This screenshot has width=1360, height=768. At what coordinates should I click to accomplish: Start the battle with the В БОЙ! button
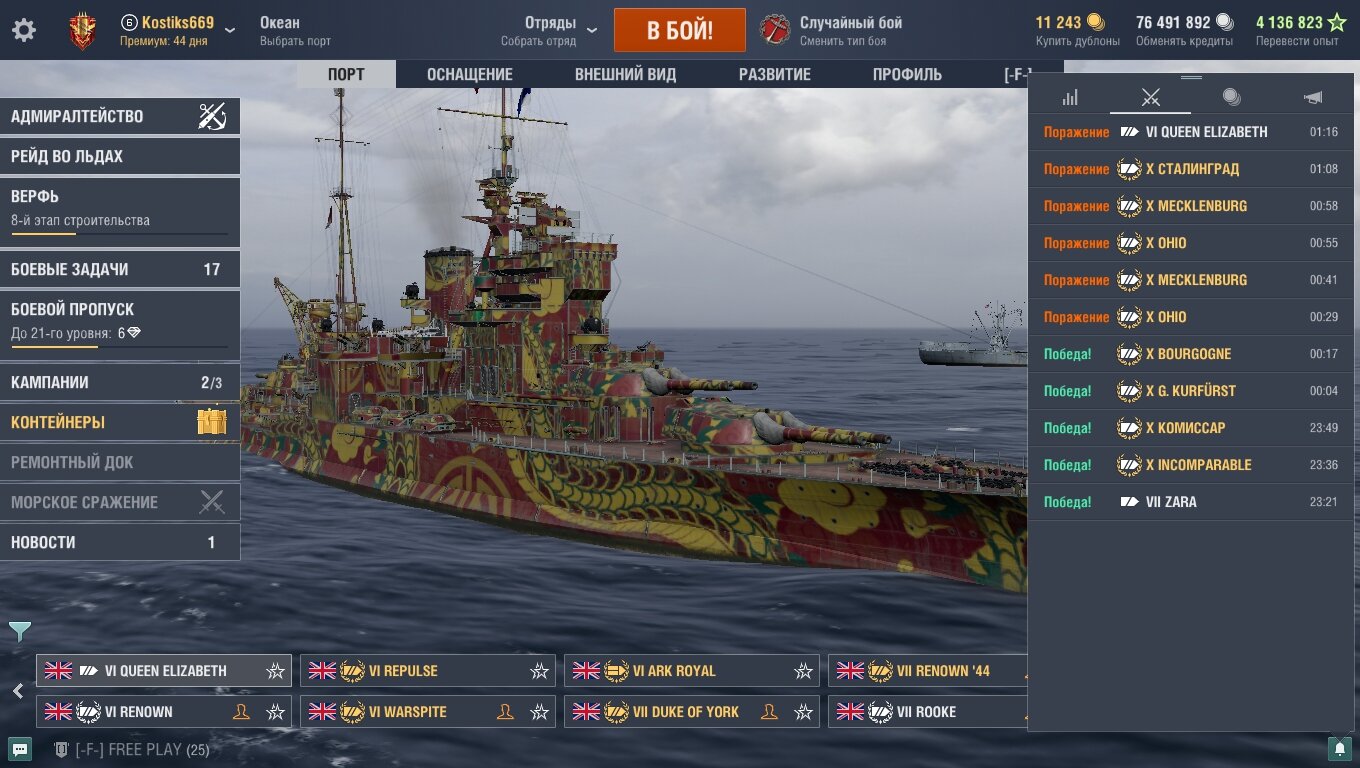click(679, 30)
